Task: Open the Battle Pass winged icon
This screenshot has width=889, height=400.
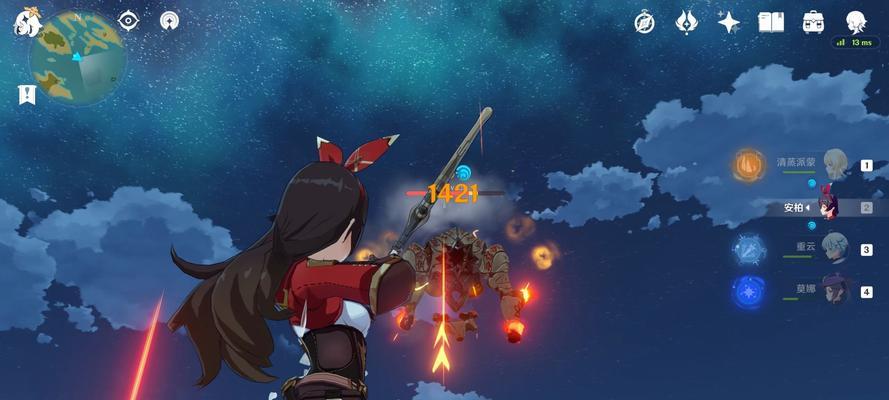Action: coord(686,22)
